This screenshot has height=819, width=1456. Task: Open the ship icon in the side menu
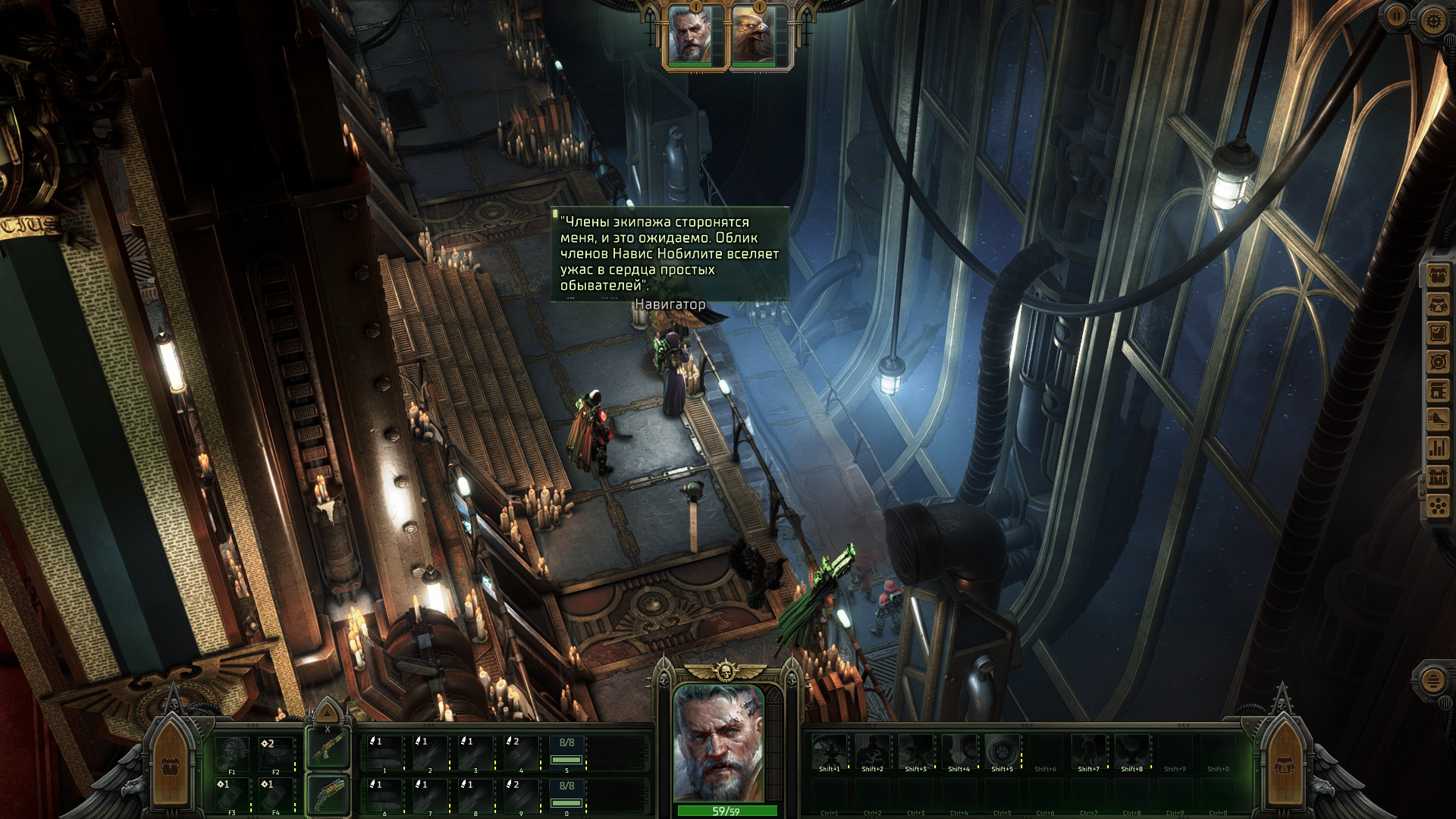1439,419
